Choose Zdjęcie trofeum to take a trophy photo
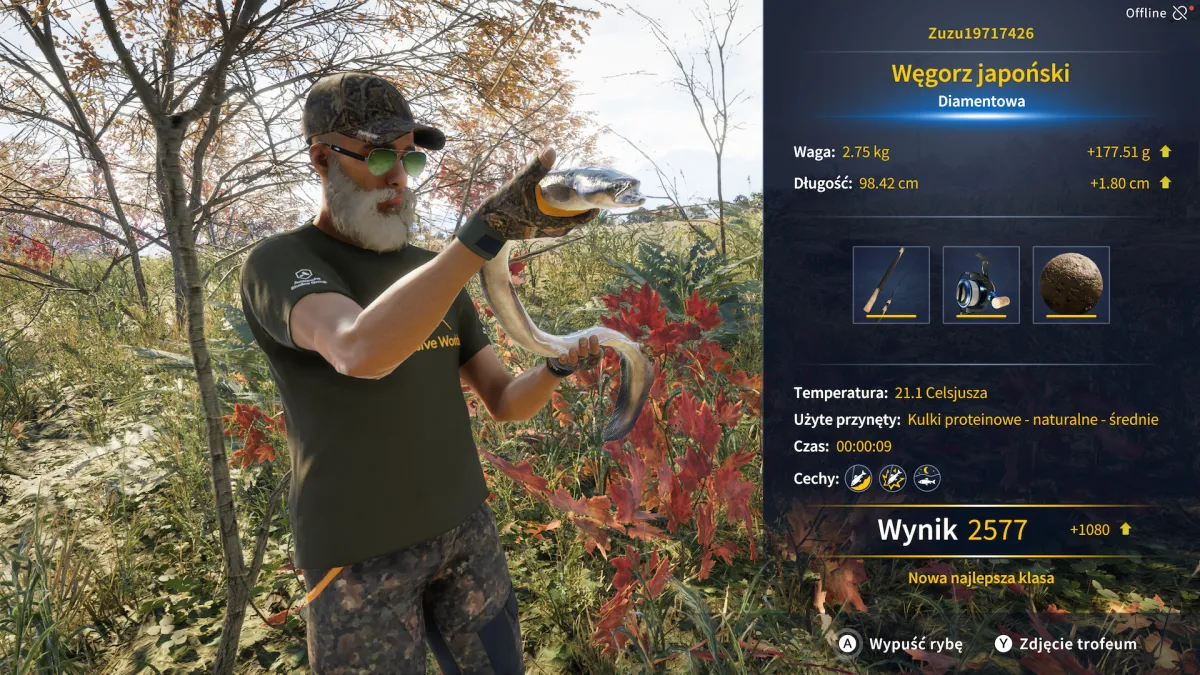The height and width of the screenshot is (675, 1200). (1066, 644)
